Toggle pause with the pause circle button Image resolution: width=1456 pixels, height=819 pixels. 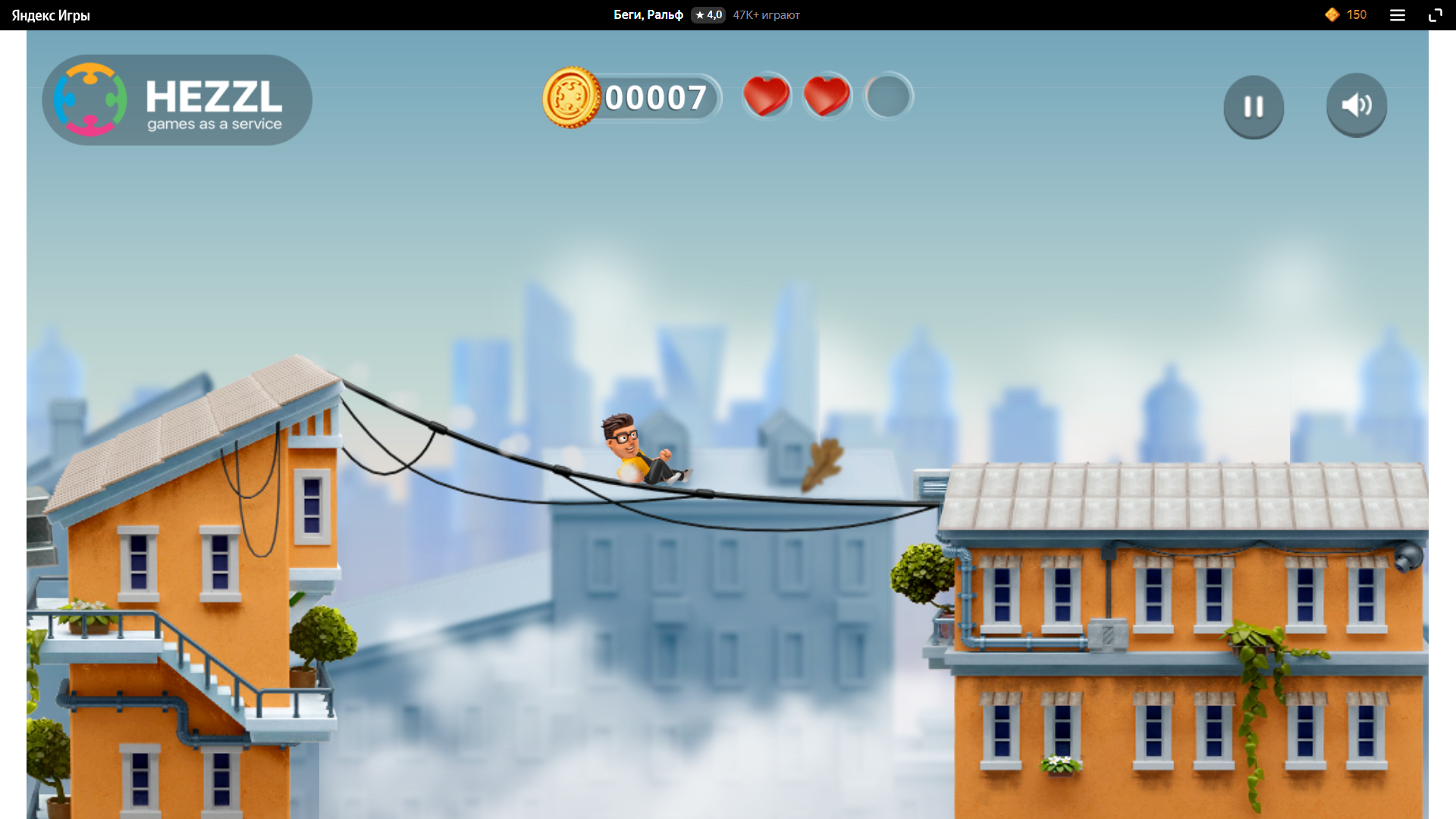pos(1253,106)
